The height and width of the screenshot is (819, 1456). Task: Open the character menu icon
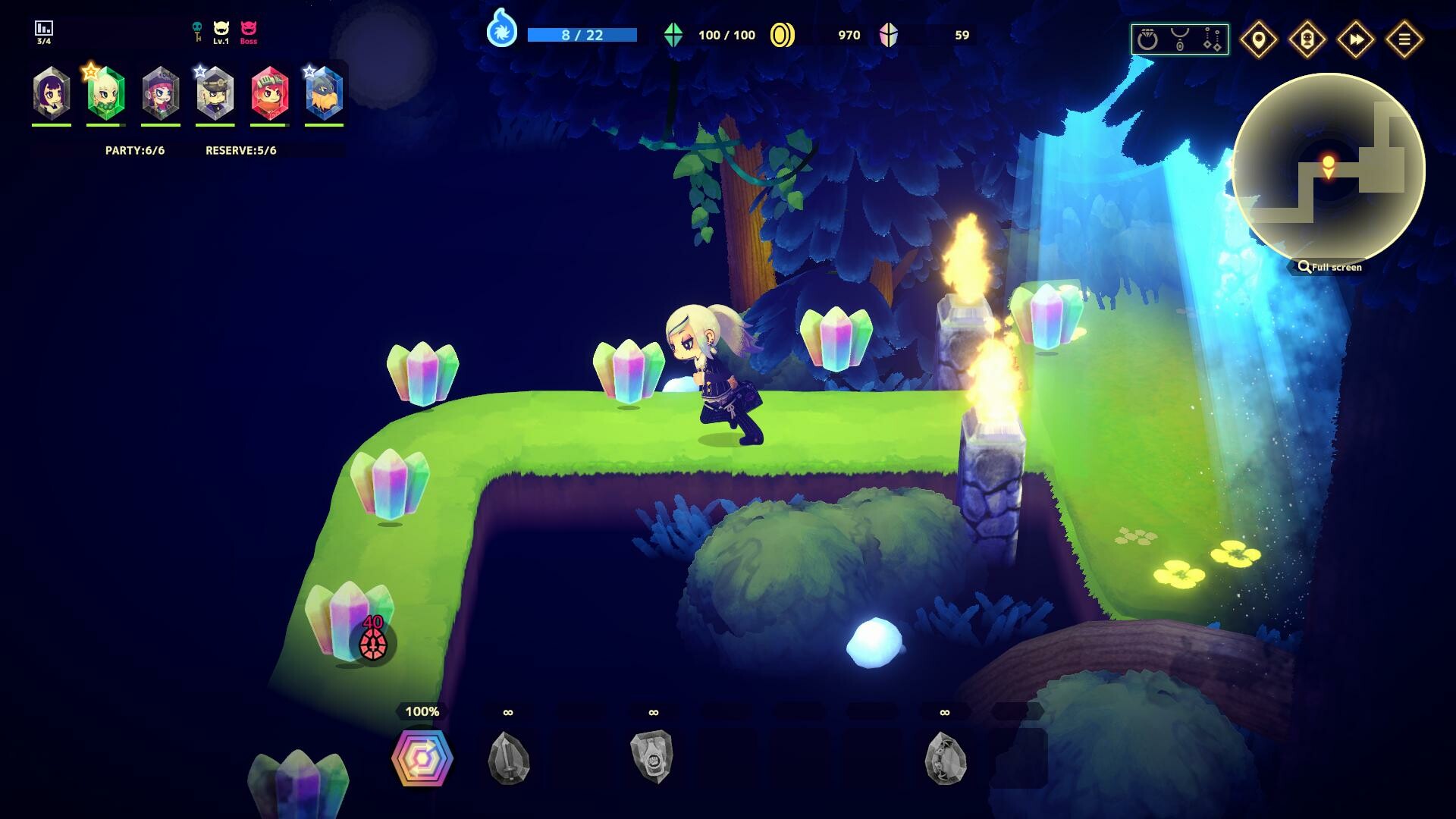pos(1307,39)
